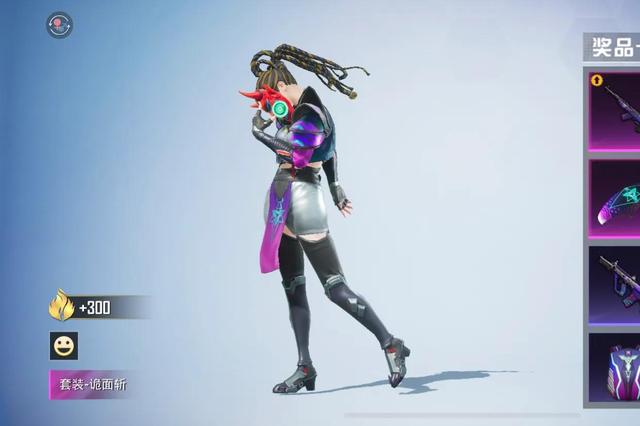Open the smiley face emote button
The image size is (640, 426).
point(64,346)
